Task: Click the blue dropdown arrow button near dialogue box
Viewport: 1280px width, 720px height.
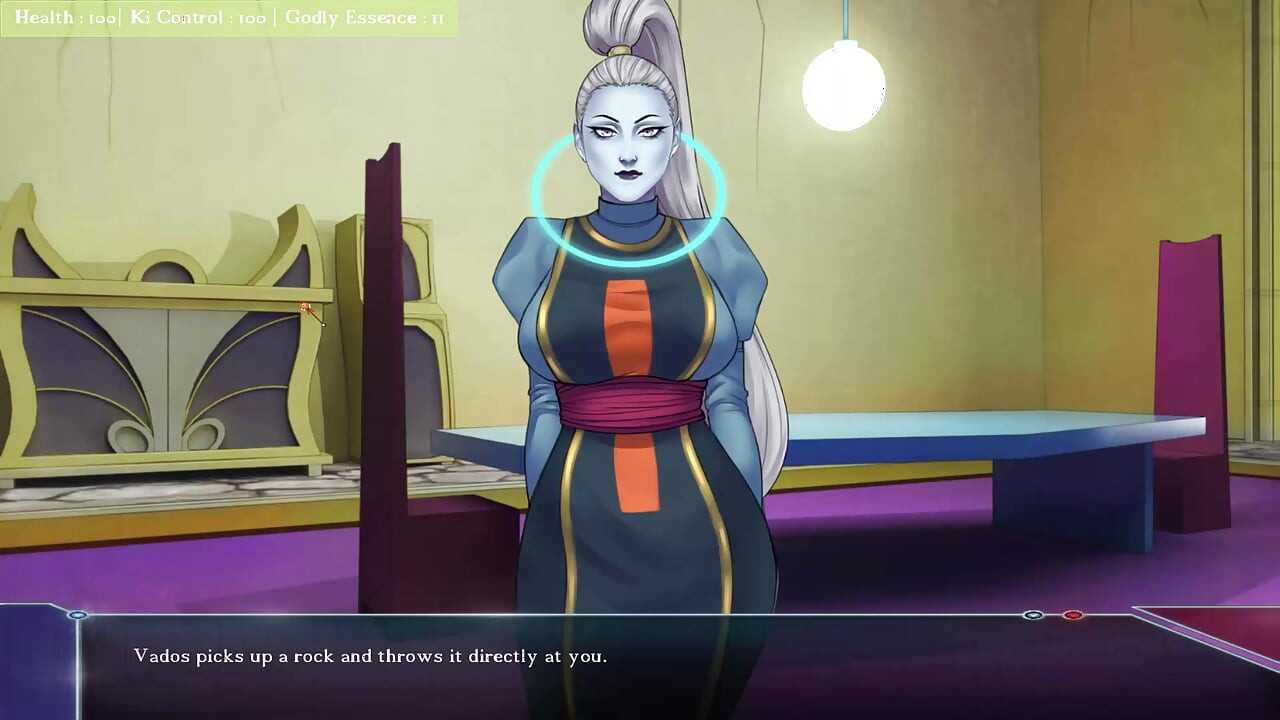Action: (1032, 615)
